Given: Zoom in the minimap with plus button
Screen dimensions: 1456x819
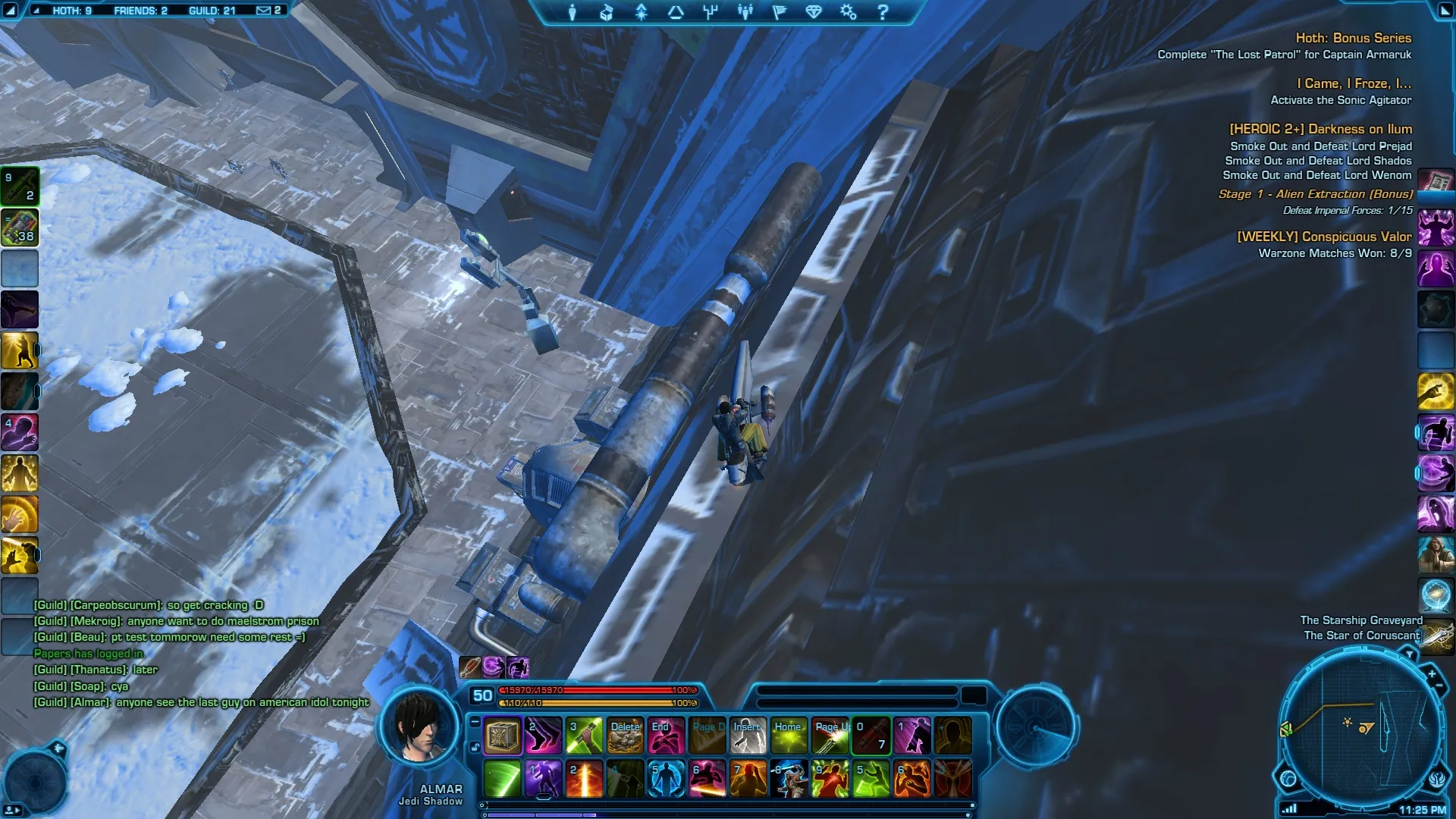Looking at the screenshot, I should point(1432,673).
